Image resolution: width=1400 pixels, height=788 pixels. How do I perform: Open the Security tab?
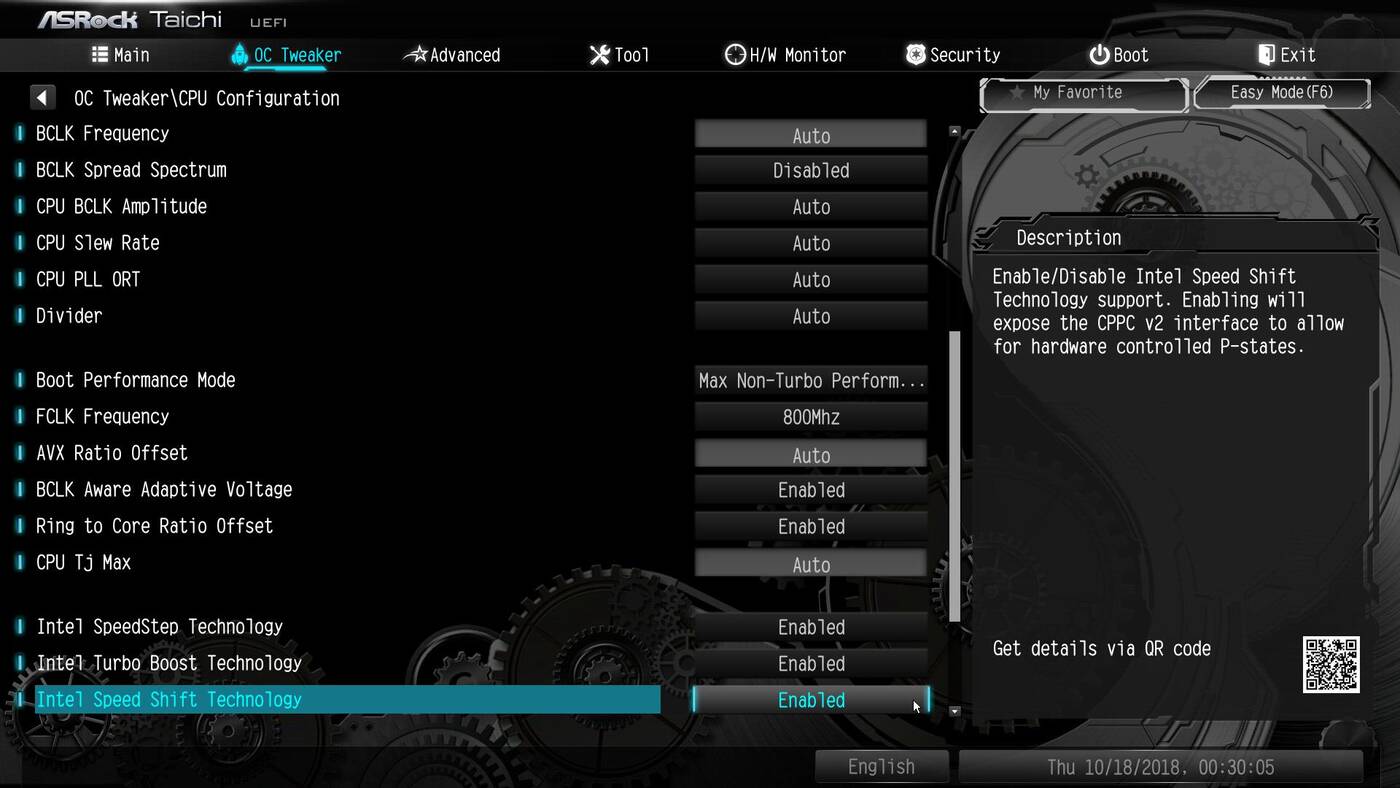click(x=953, y=55)
